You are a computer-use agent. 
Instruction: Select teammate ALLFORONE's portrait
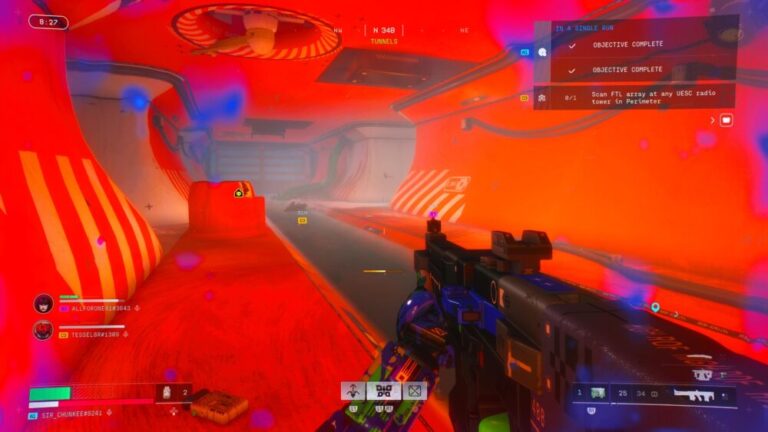point(43,303)
